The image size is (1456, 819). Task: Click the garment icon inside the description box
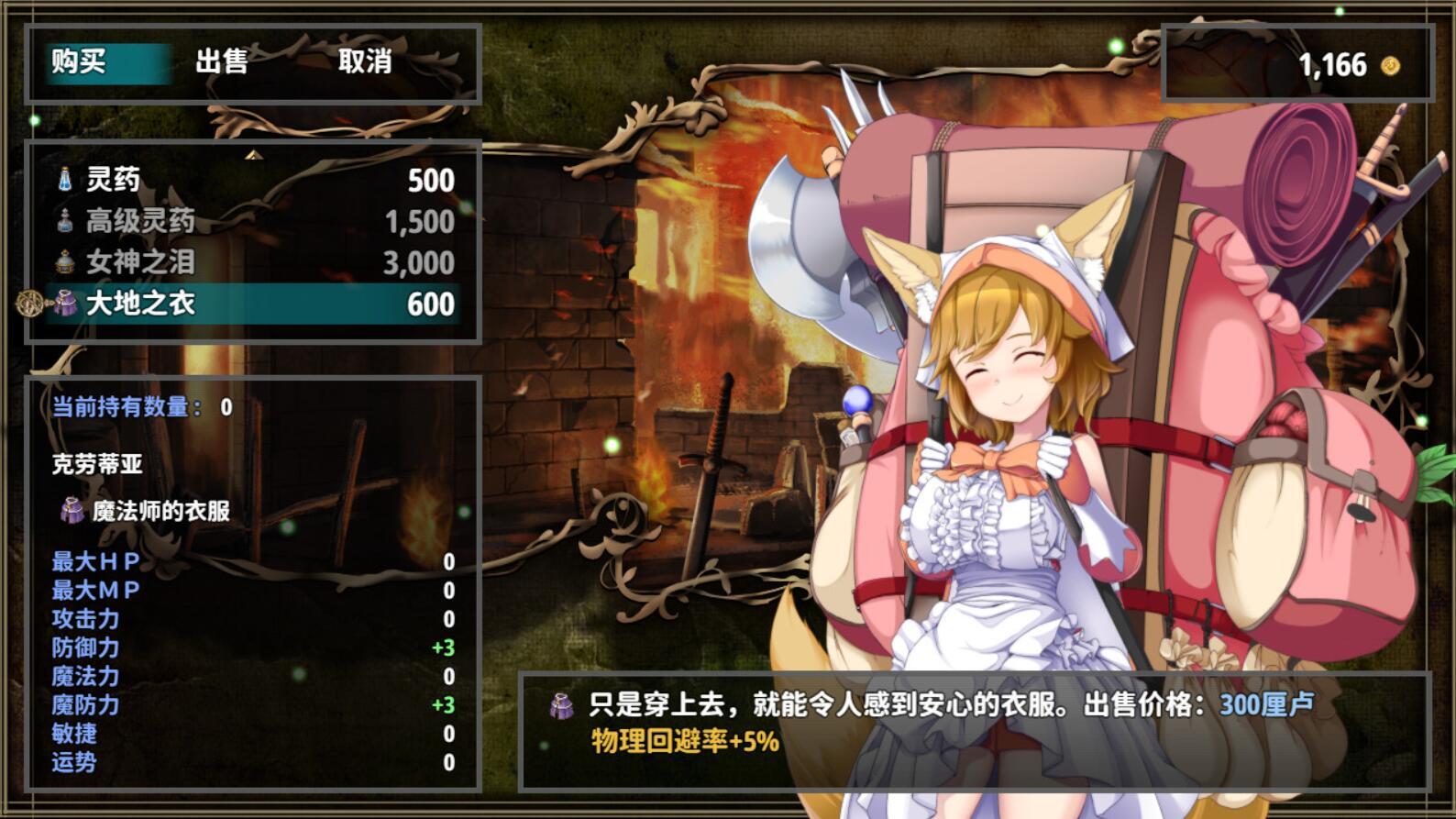(561, 703)
